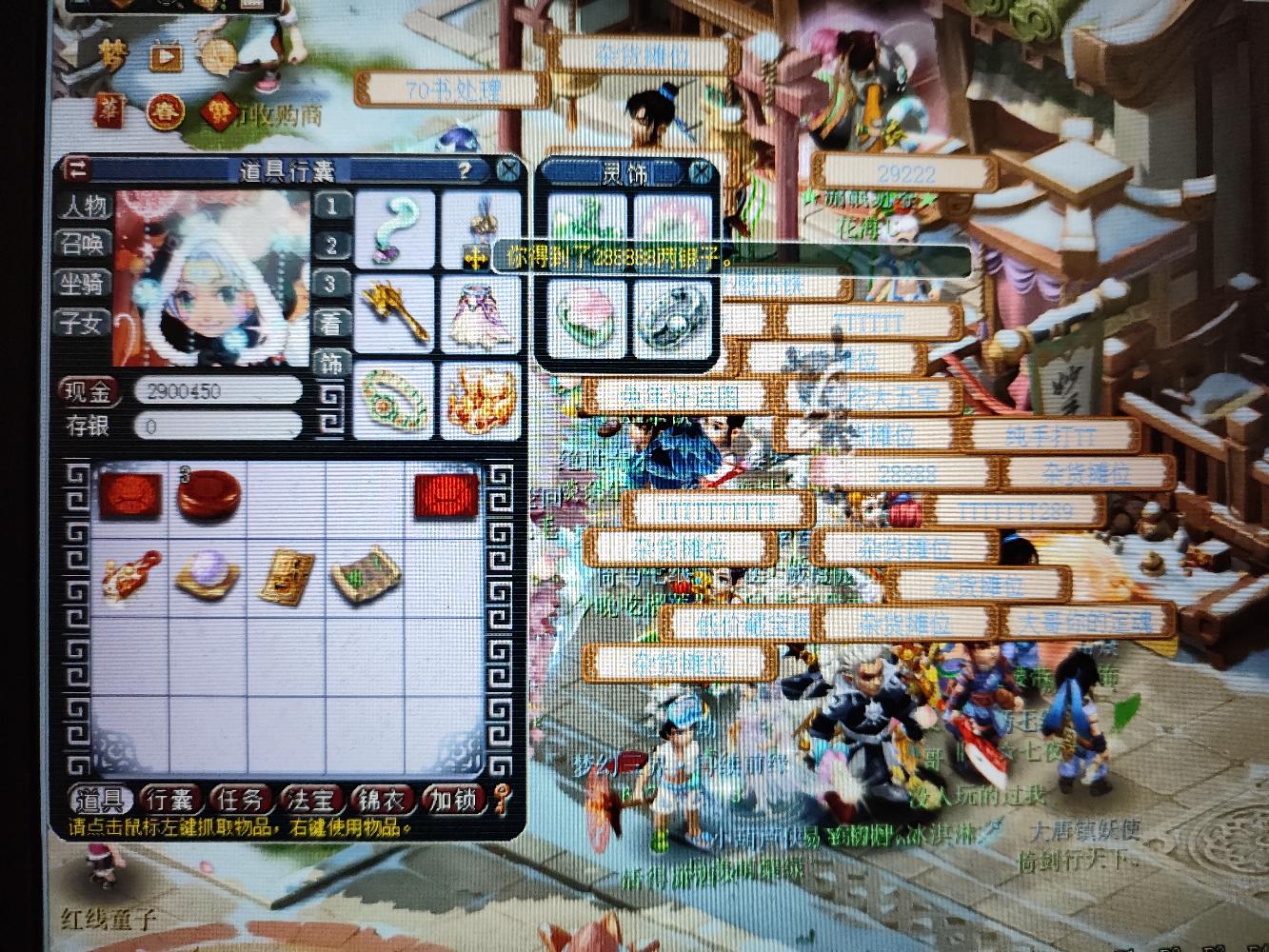Open the inventory help question mark
Viewport: 1269px width, 952px height.
[464, 170]
